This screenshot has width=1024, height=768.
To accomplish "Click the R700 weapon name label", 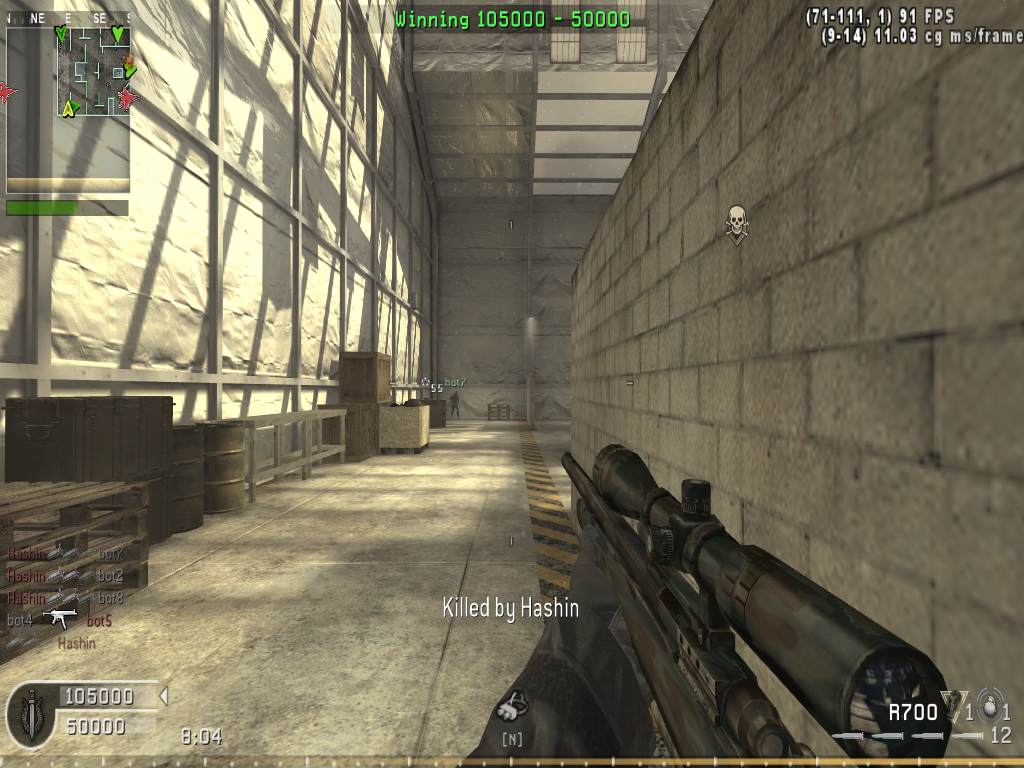I will coord(913,712).
